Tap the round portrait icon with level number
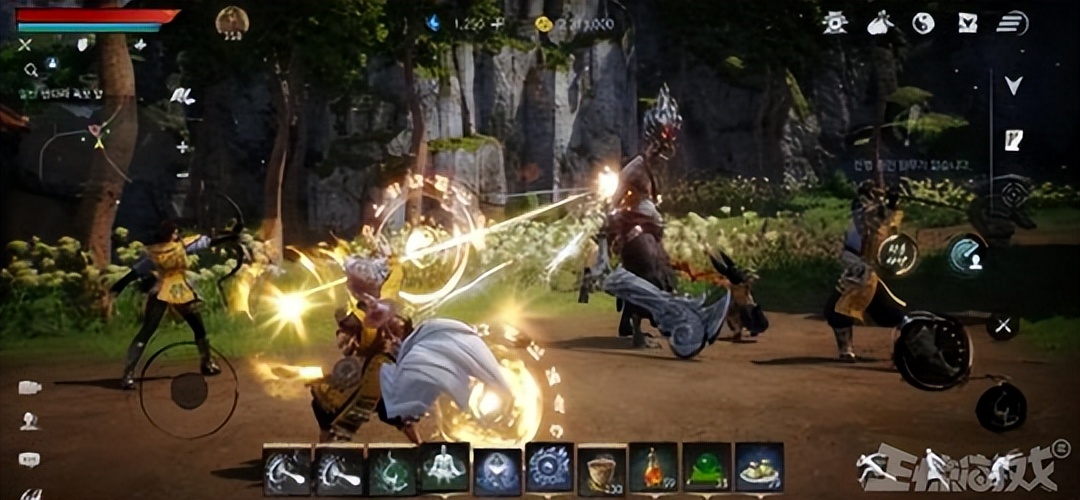 [x=232, y=21]
